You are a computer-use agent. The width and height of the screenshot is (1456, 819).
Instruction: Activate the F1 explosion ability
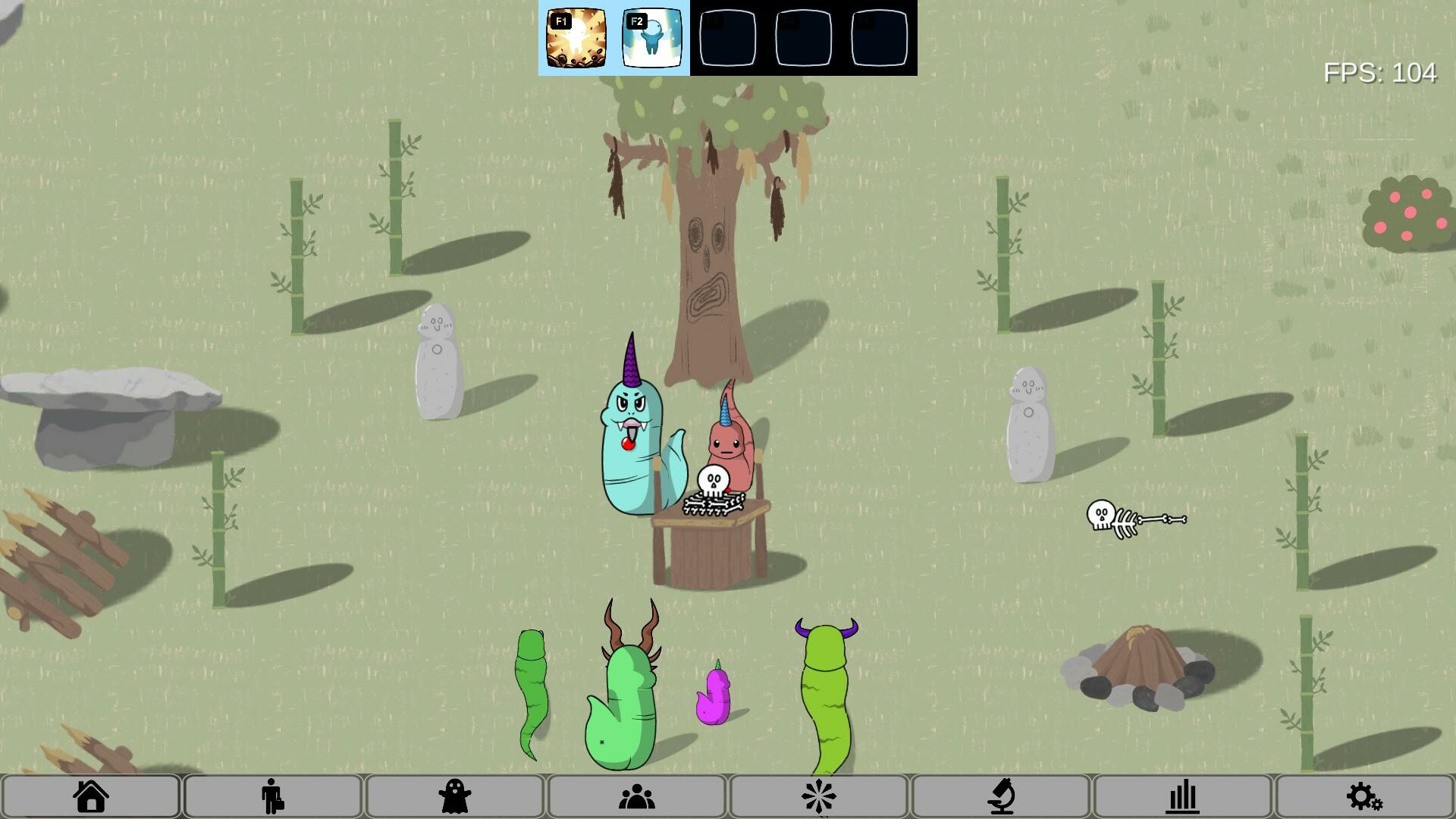576,38
